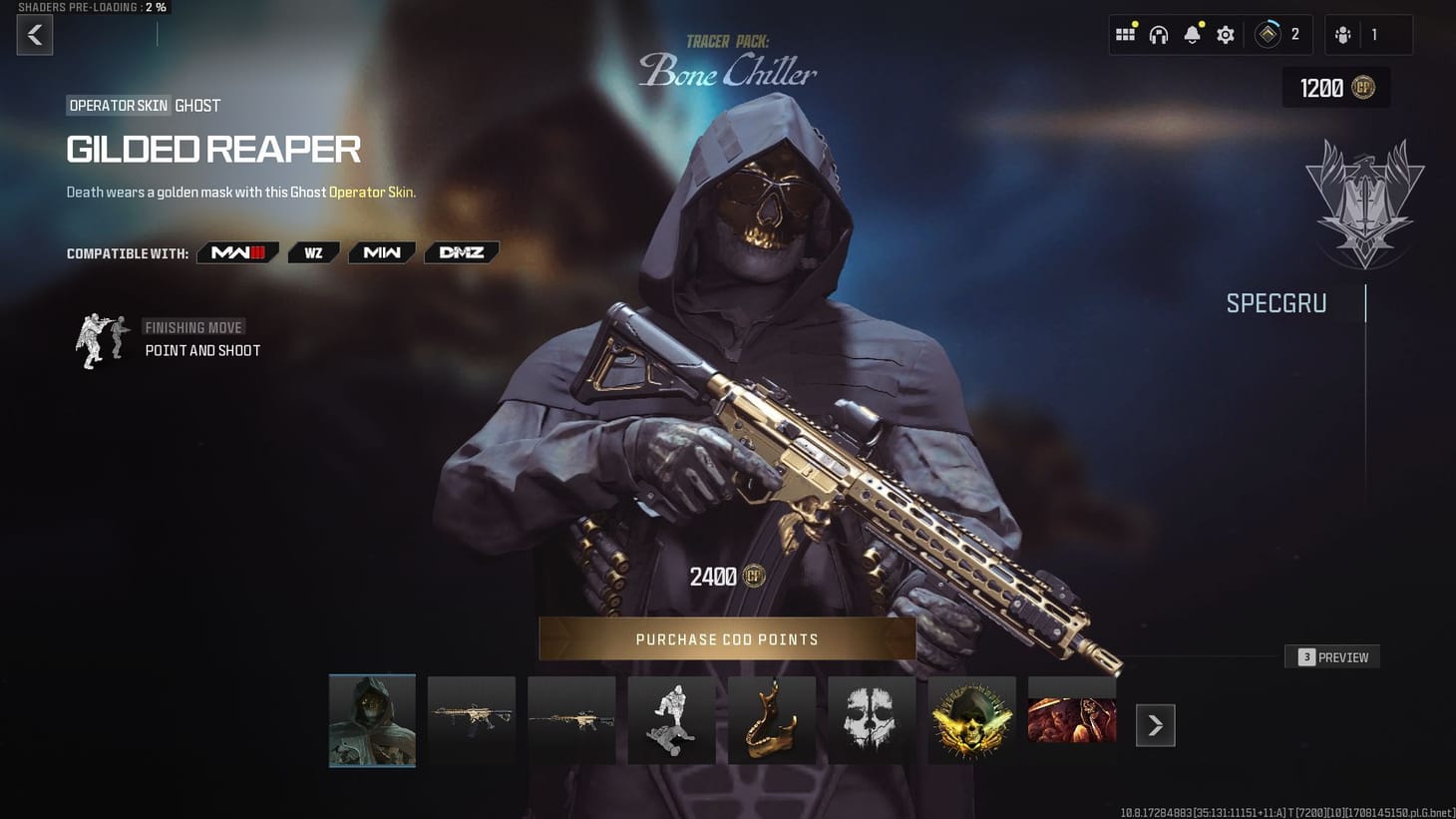Select the MW compatibility tab

pos(381,252)
